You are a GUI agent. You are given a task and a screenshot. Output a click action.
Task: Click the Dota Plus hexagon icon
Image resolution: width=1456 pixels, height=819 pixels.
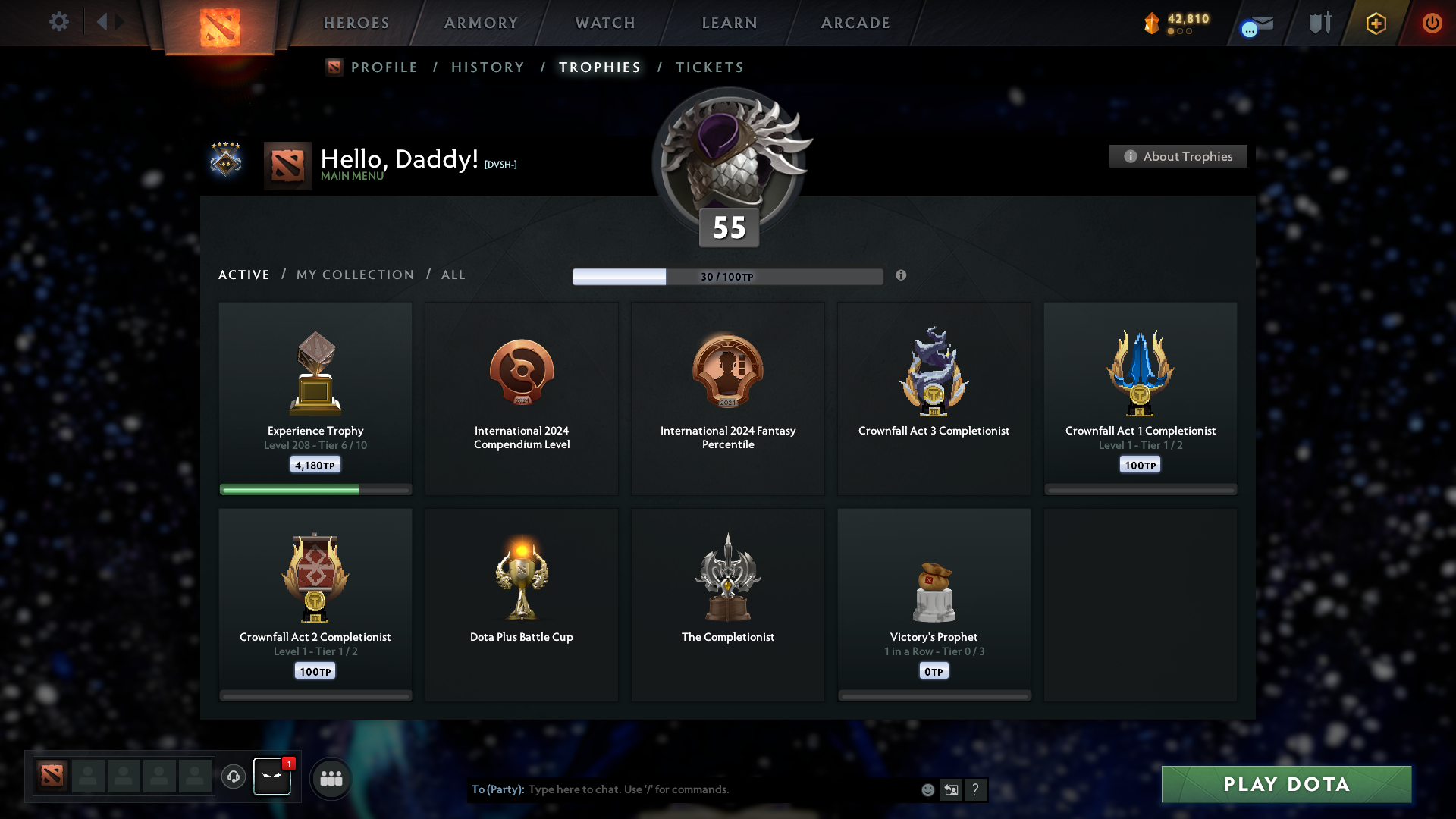(x=1375, y=23)
